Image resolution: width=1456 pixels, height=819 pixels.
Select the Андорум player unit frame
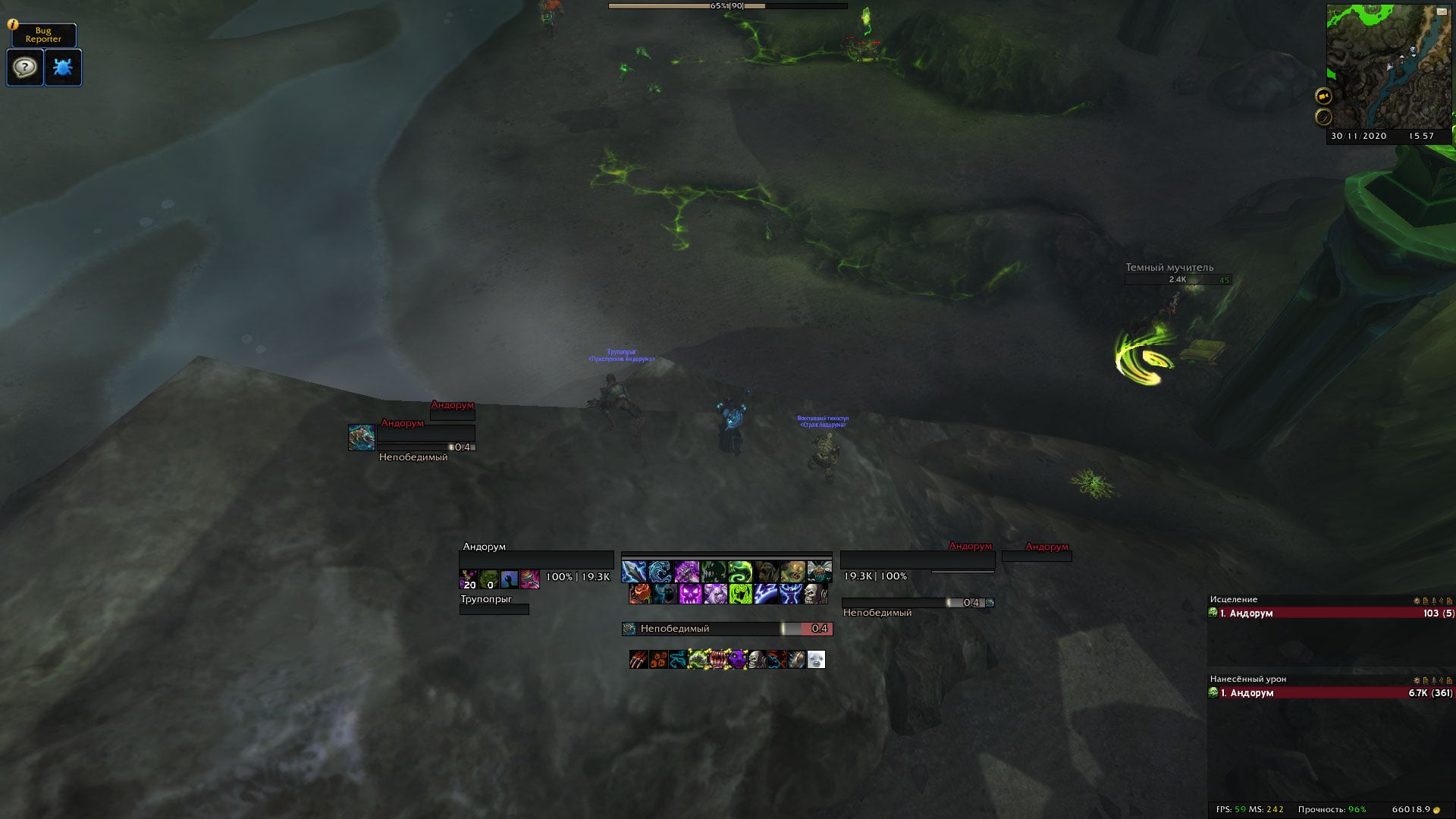[535, 560]
